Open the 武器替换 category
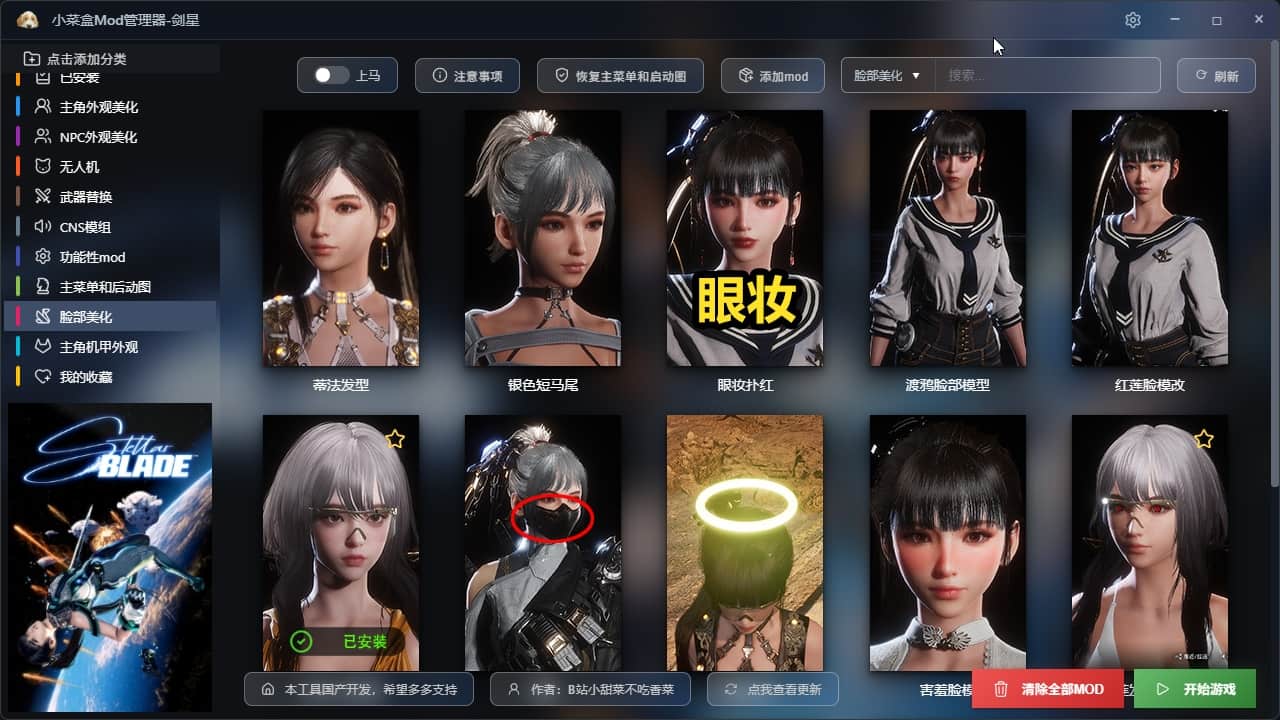 (86, 197)
